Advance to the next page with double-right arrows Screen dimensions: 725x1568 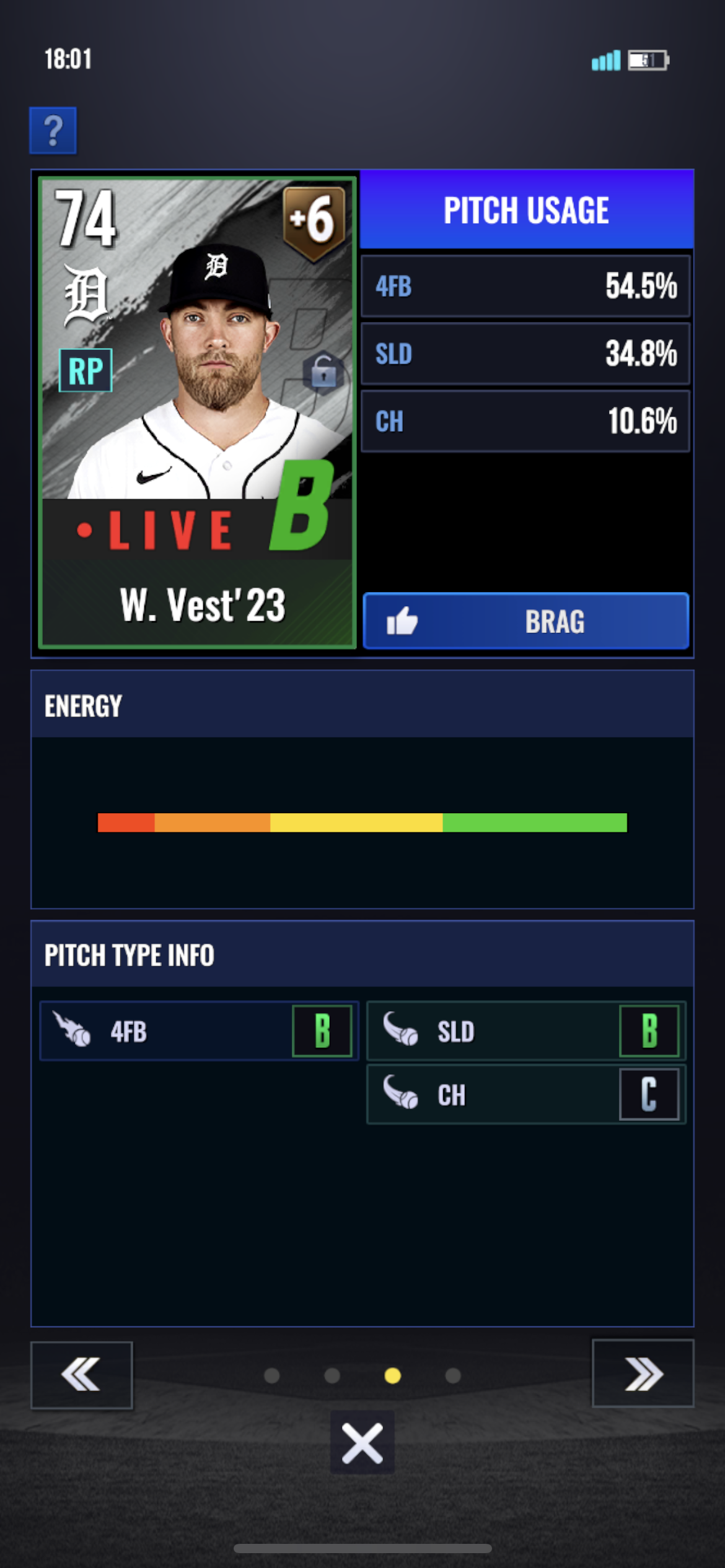(643, 1374)
